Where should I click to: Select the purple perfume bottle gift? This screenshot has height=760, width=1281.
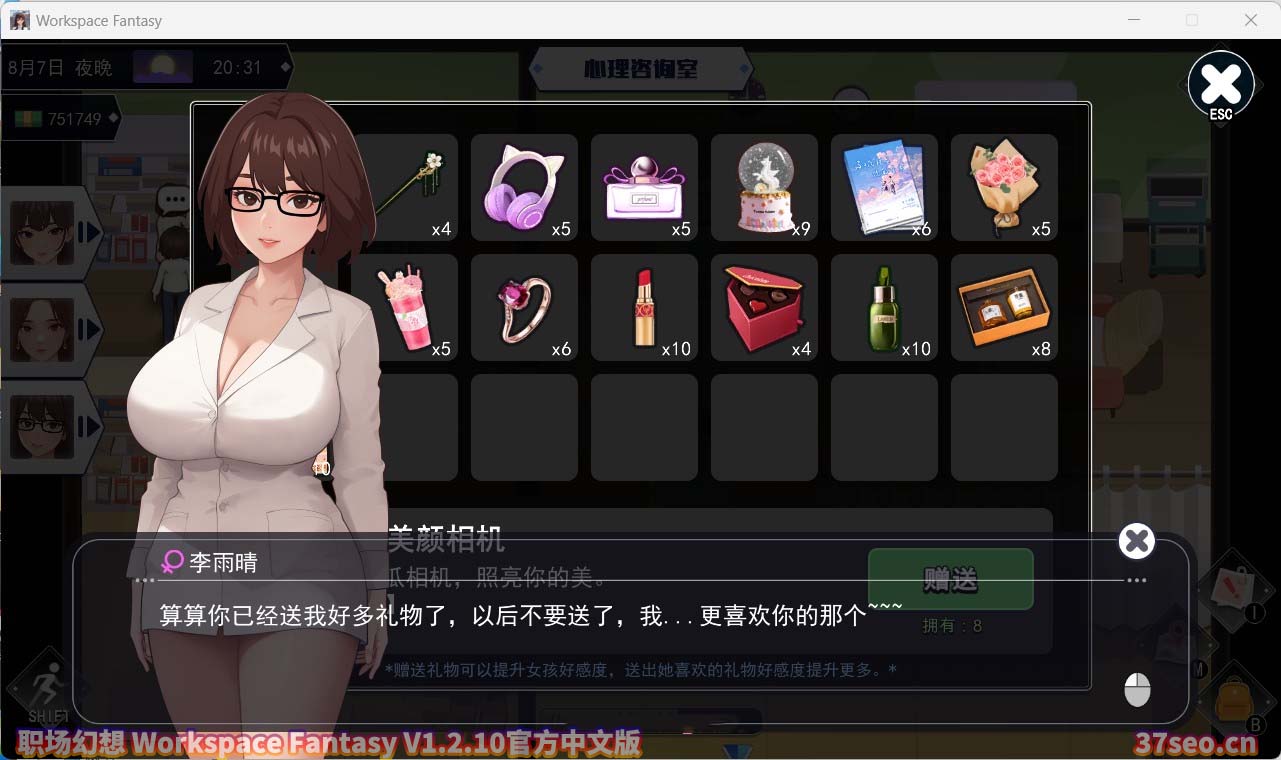[644, 187]
